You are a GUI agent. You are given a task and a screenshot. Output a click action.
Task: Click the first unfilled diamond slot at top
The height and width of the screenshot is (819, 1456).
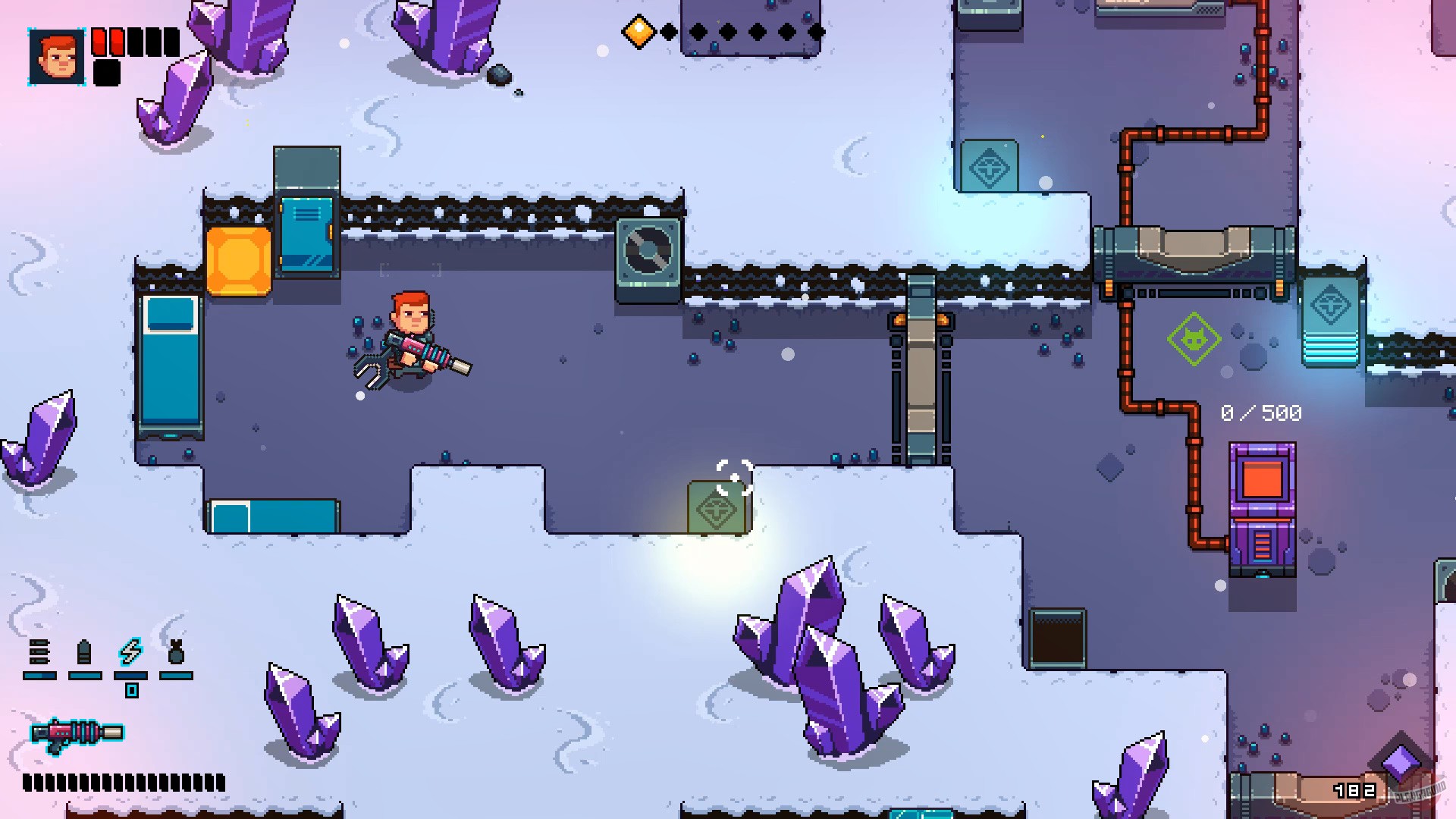click(670, 32)
